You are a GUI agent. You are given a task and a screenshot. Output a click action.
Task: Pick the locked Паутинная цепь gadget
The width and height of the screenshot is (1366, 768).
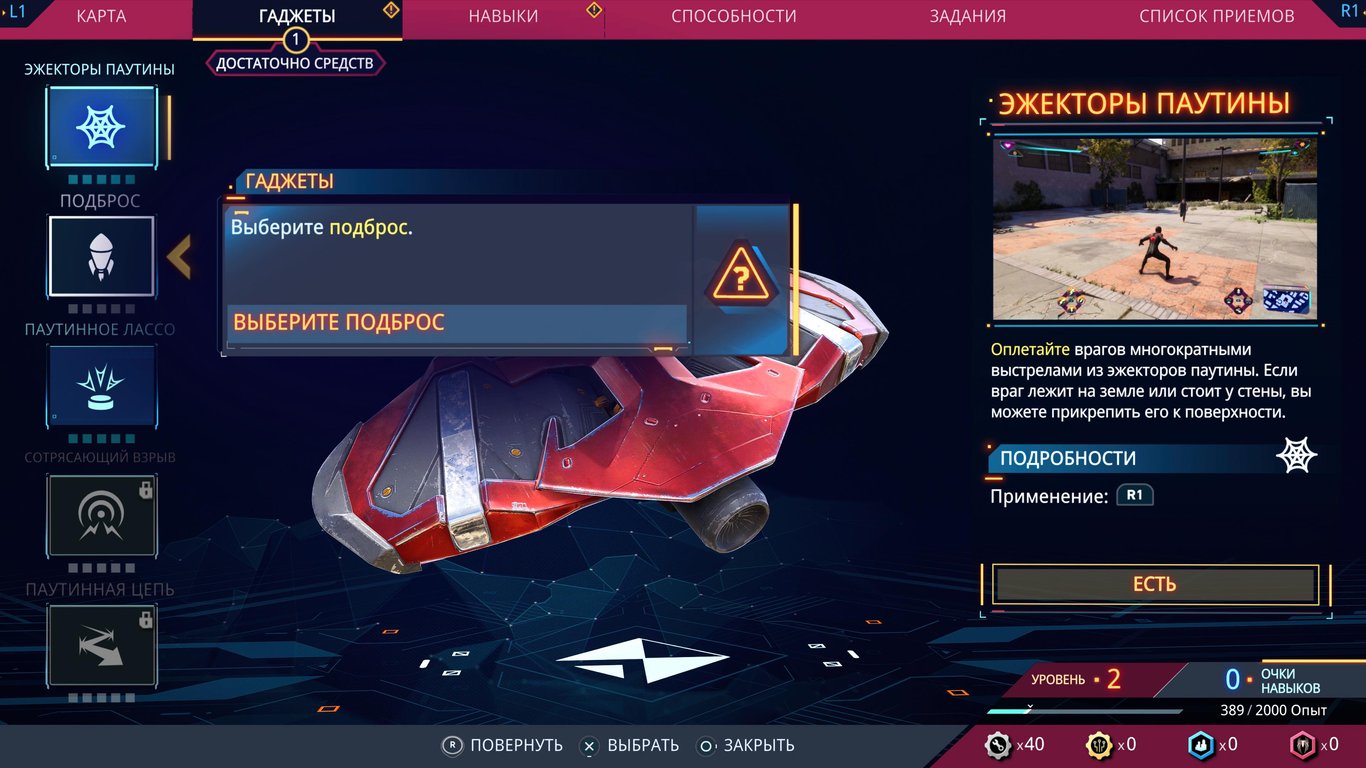point(101,645)
